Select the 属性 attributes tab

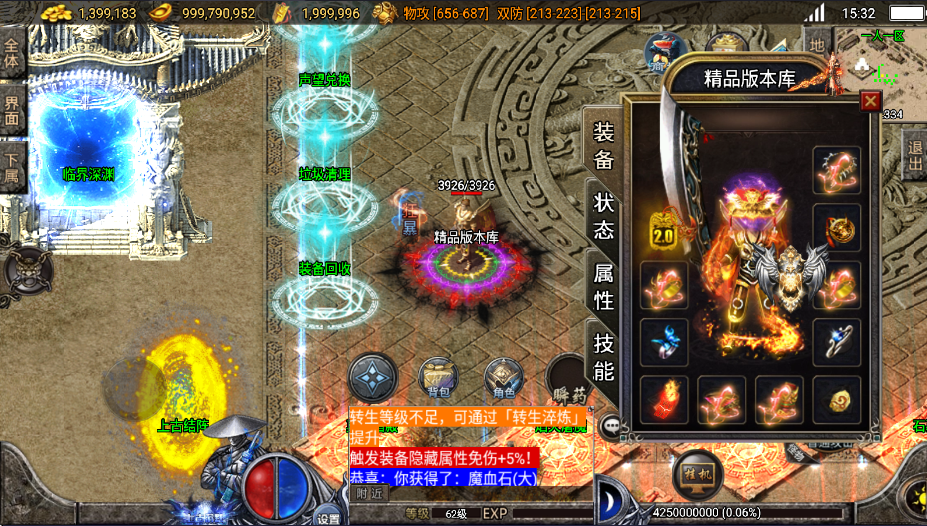pyautogui.click(x=603, y=285)
